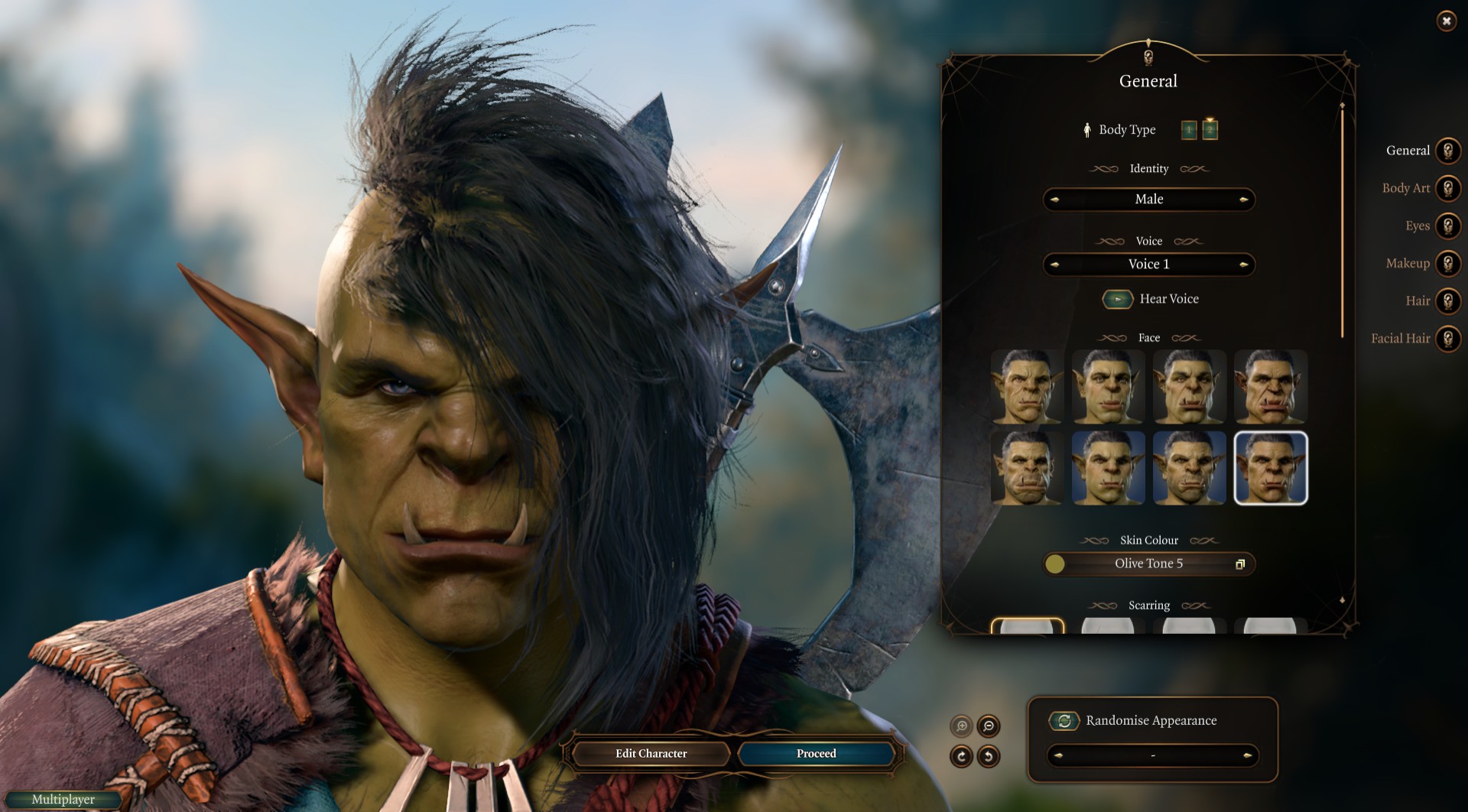Proceed to the next step
This screenshot has width=1468, height=812.
click(x=816, y=754)
